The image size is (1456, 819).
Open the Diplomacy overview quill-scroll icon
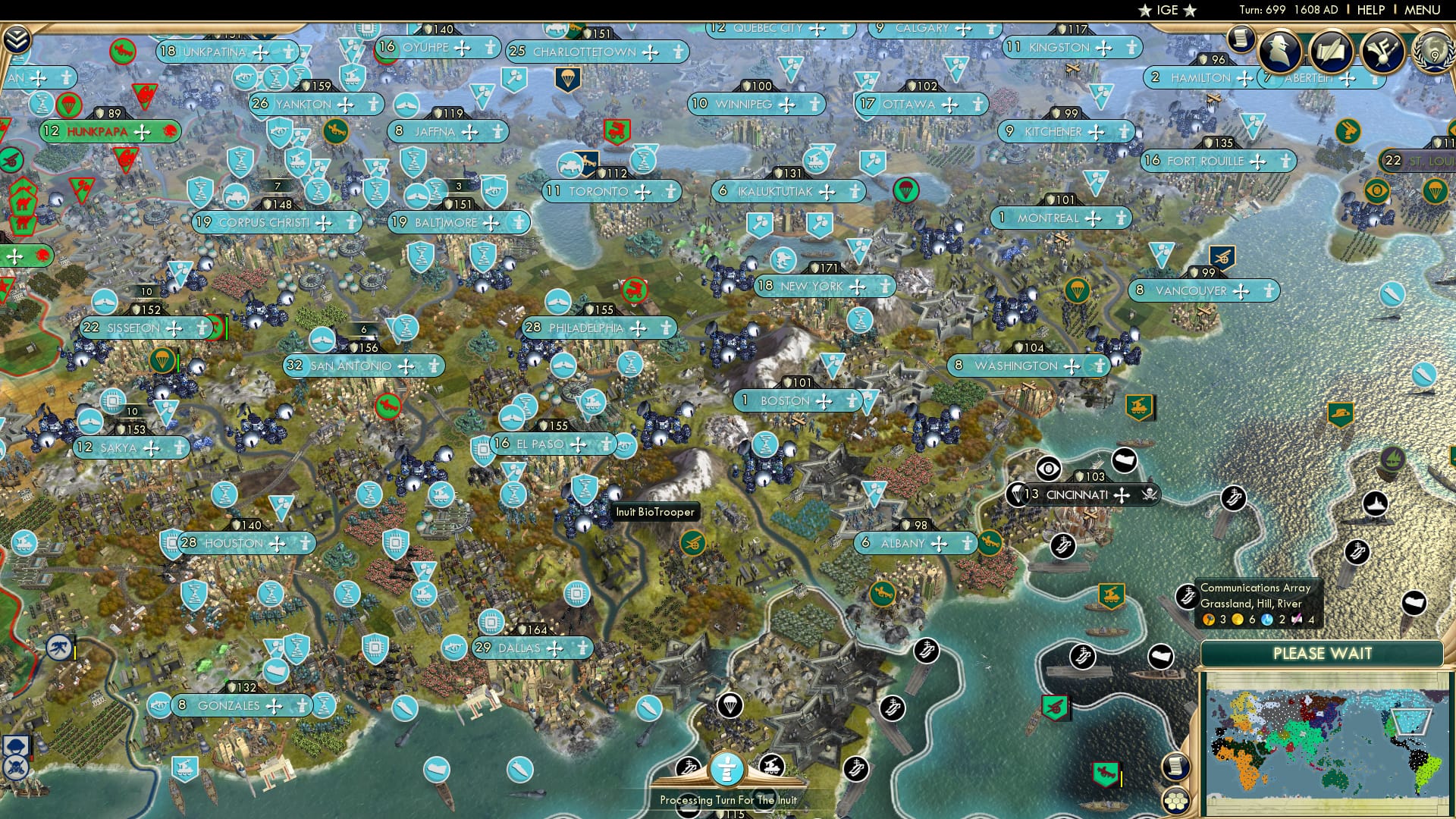click(1332, 50)
